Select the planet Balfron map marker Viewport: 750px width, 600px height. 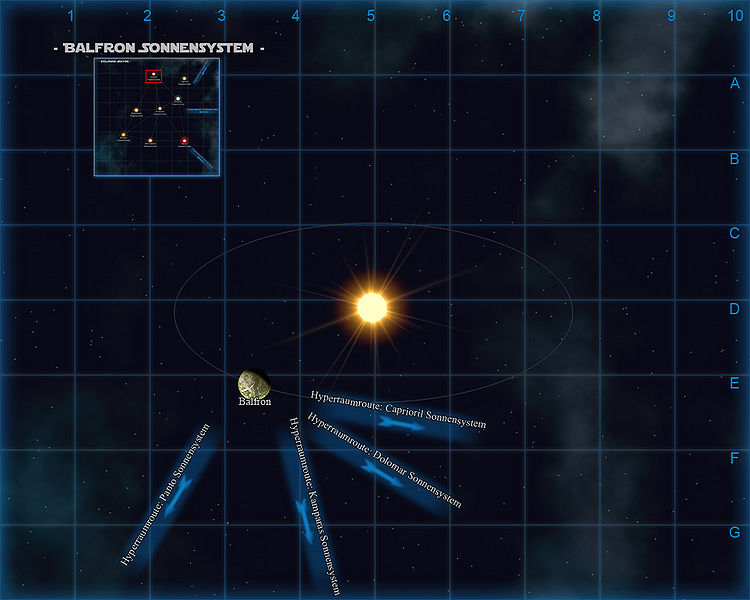253,383
